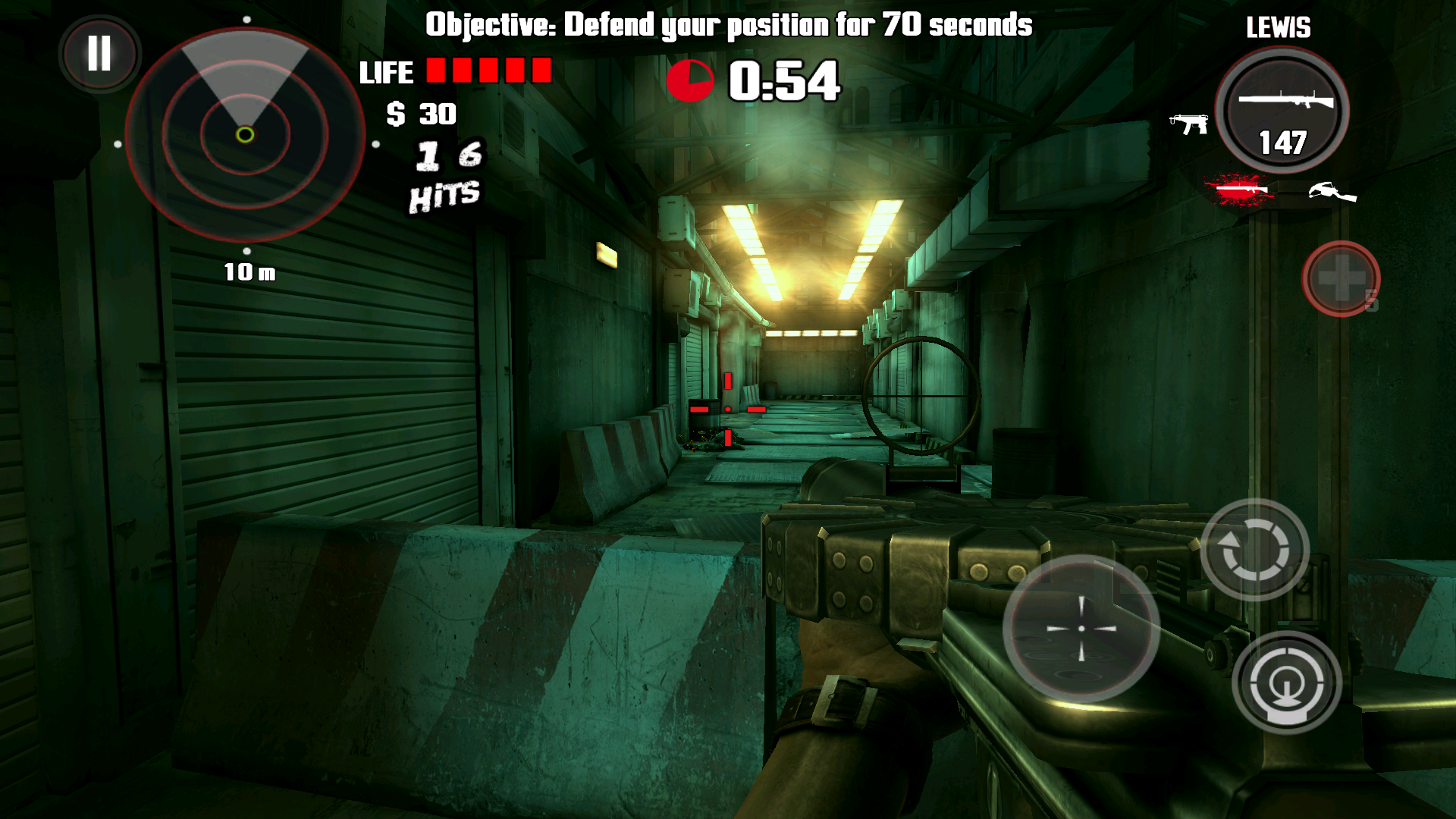This screenshot has height=819, width=1456.
Task: Switch to the crossbow weapon
Action: coord(1332,193)
